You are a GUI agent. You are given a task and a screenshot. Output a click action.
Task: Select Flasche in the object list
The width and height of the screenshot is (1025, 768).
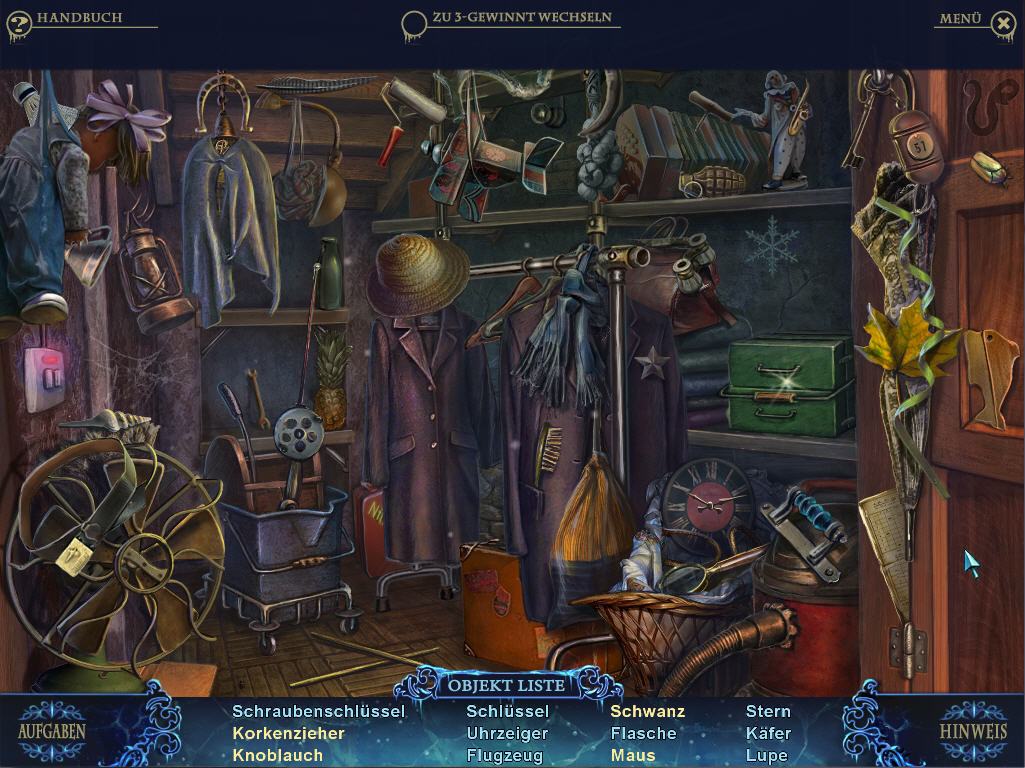643,733
